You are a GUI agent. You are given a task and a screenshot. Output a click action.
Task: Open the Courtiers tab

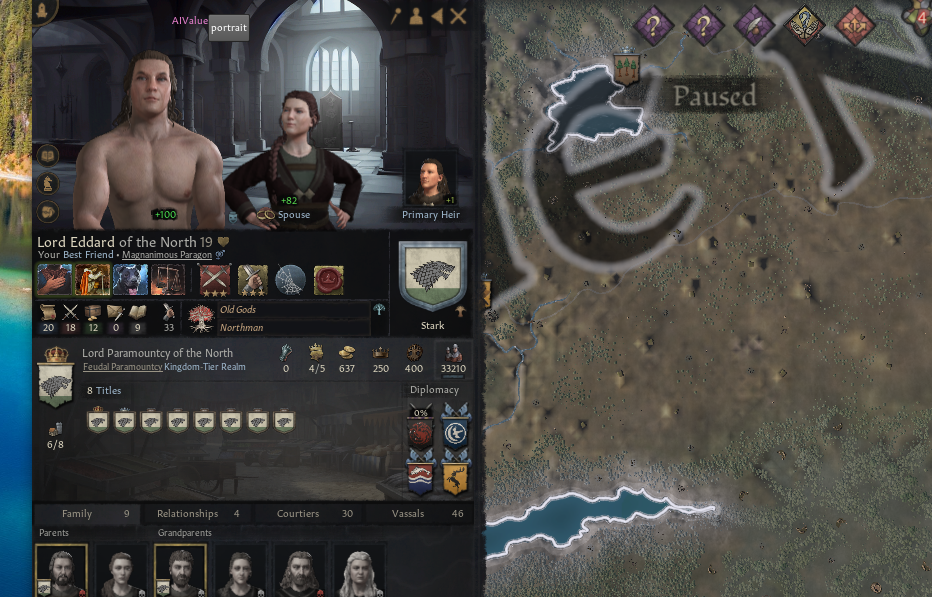tap(298, 514)
